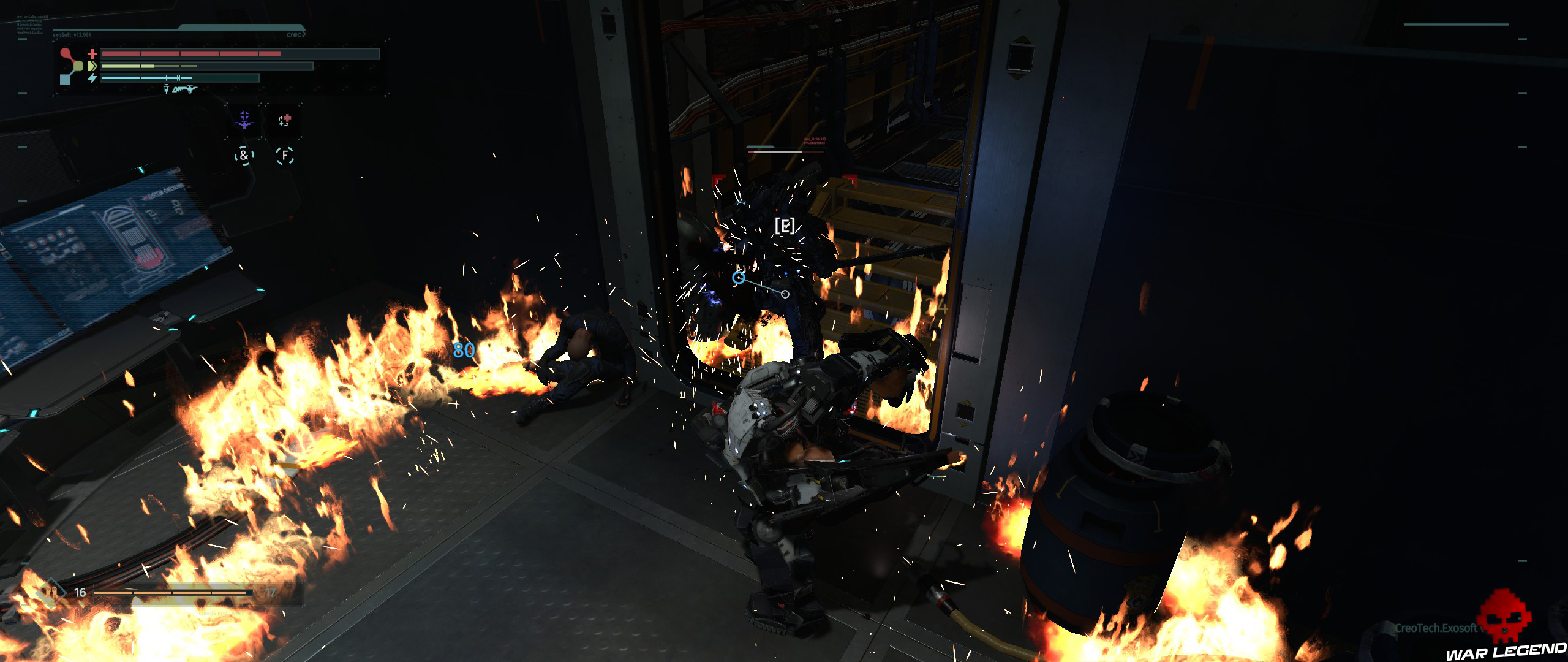Select the purple drone ability icon
The image size is (1568, 662).
click(244, 121)
